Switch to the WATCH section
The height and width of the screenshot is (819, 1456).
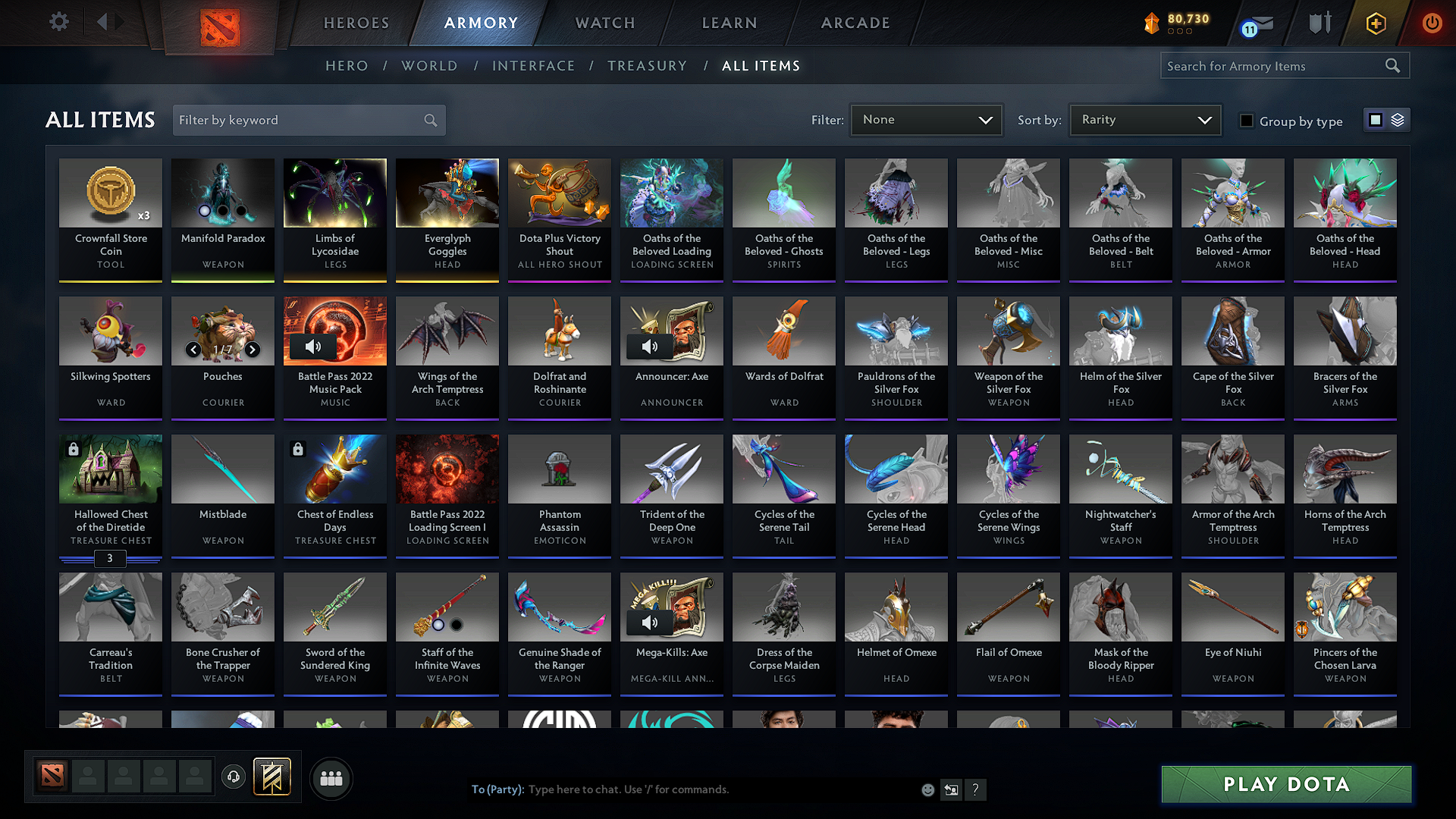pyautogui.click(x=603, y=23)
